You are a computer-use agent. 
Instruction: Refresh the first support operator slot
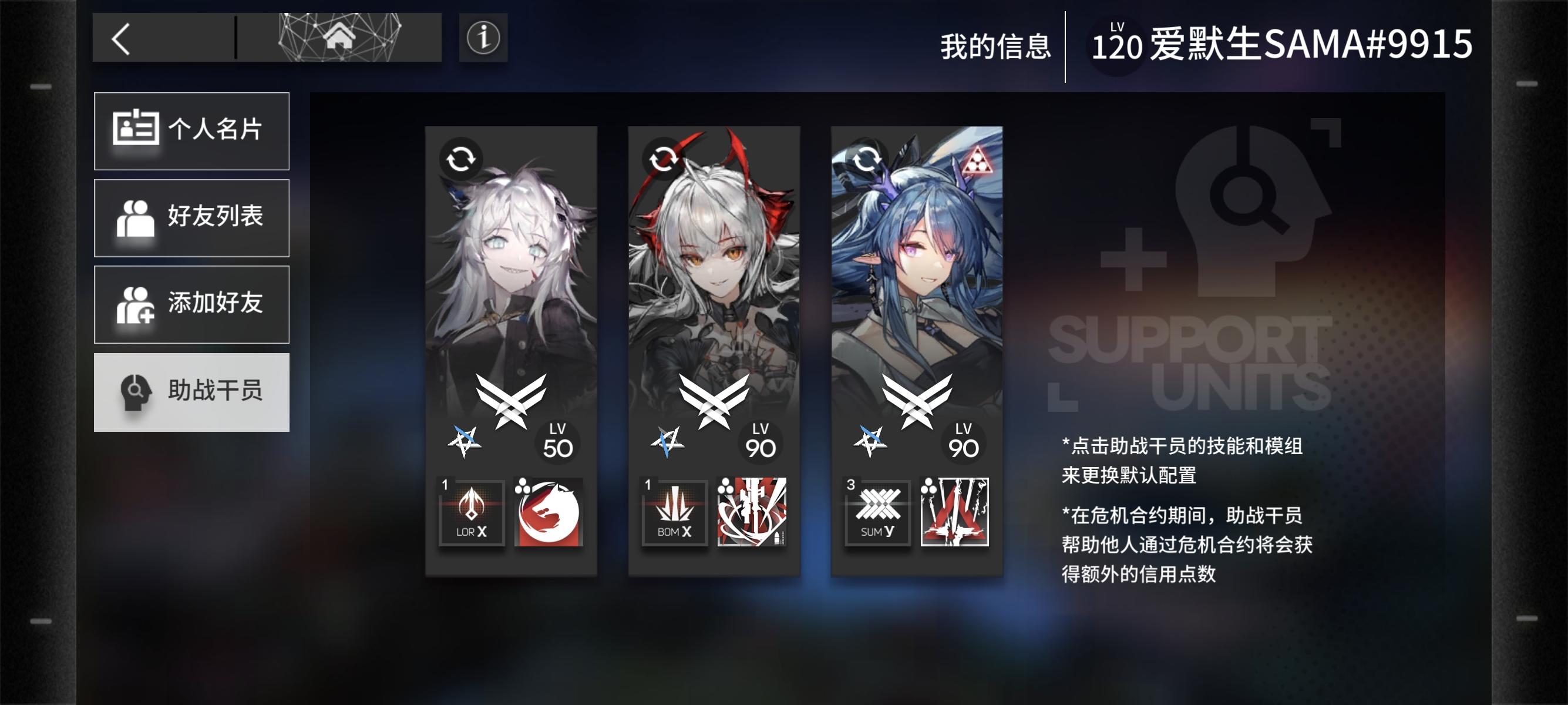pyautogui.click(x=463, y=159)
